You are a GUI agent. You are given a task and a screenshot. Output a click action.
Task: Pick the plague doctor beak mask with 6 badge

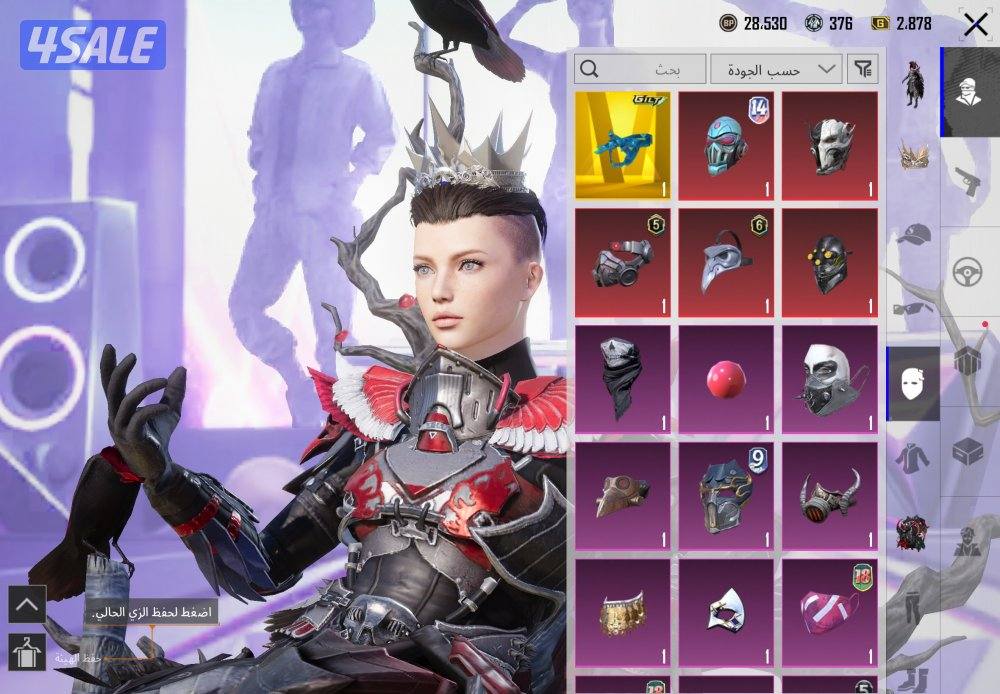(x=727, y=262)
